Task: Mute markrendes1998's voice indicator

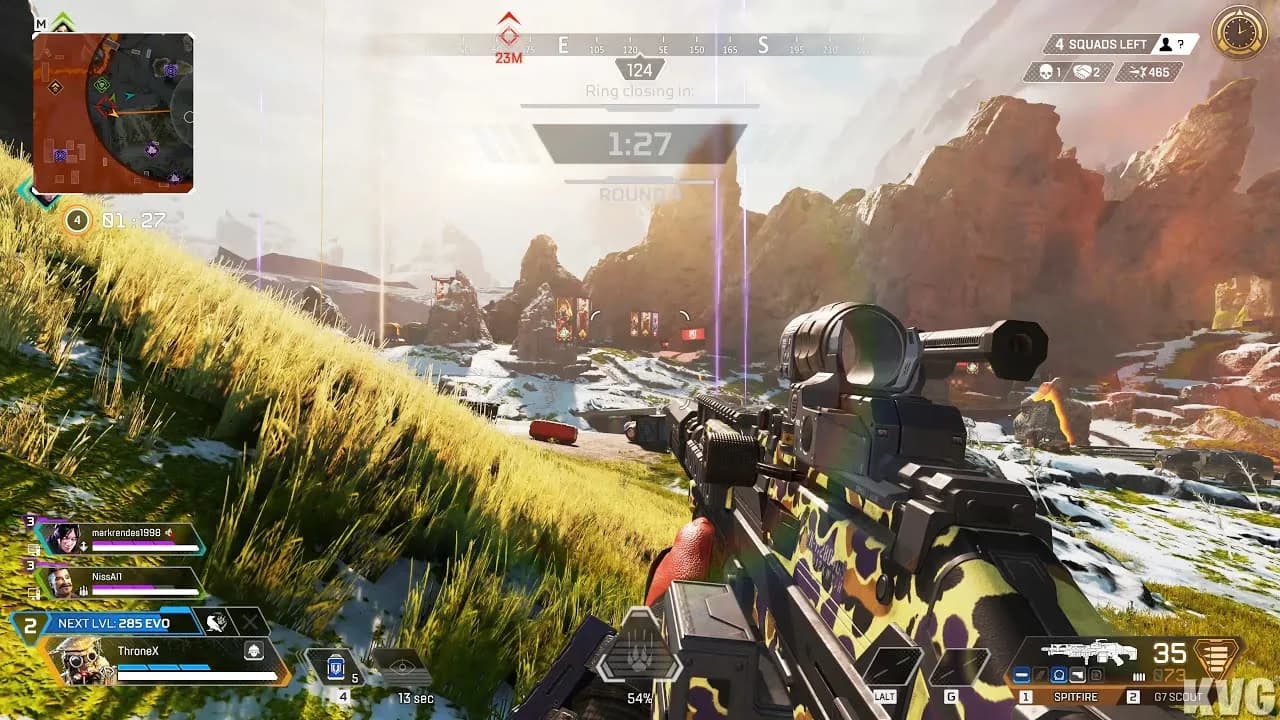Action: (x=167, y=533)
